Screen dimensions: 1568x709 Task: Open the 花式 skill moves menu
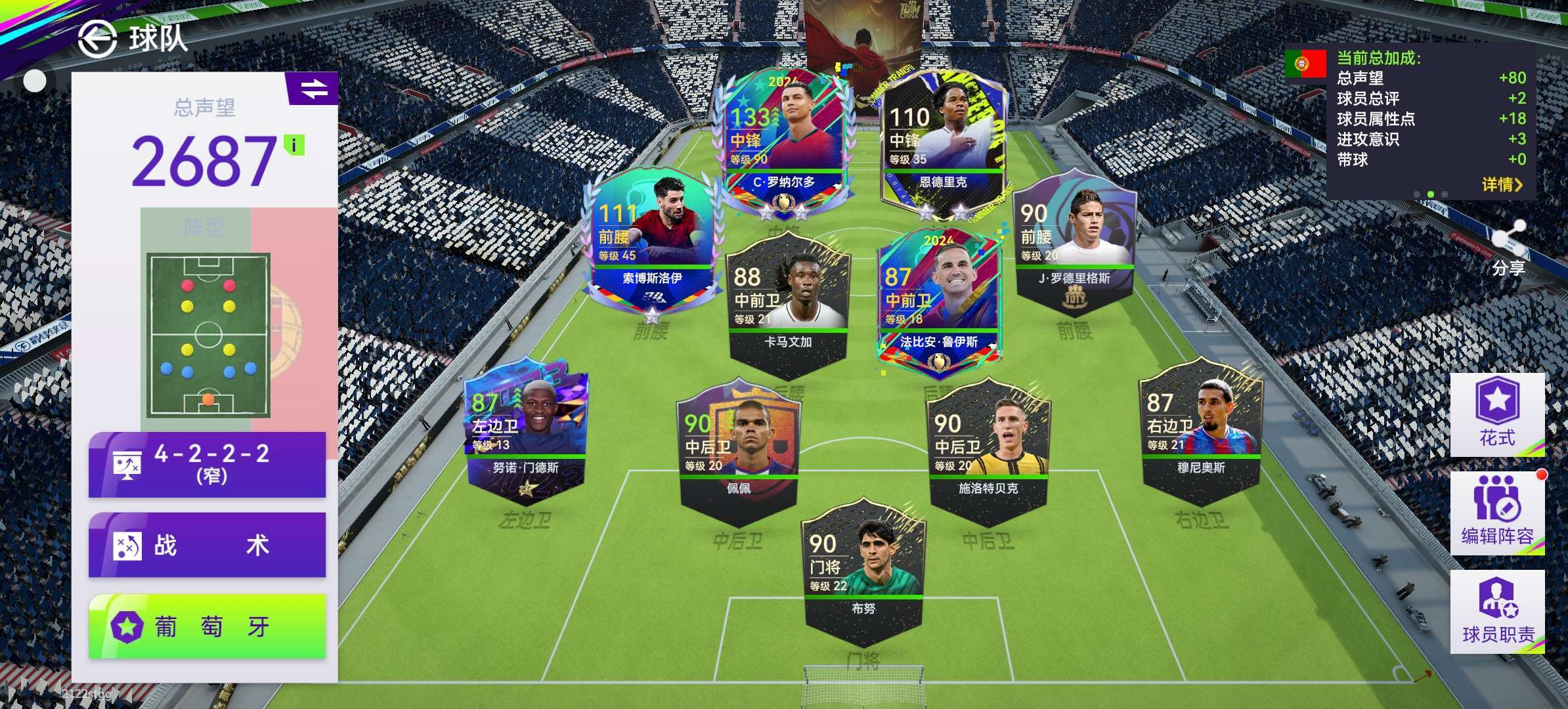[1496, 415]
